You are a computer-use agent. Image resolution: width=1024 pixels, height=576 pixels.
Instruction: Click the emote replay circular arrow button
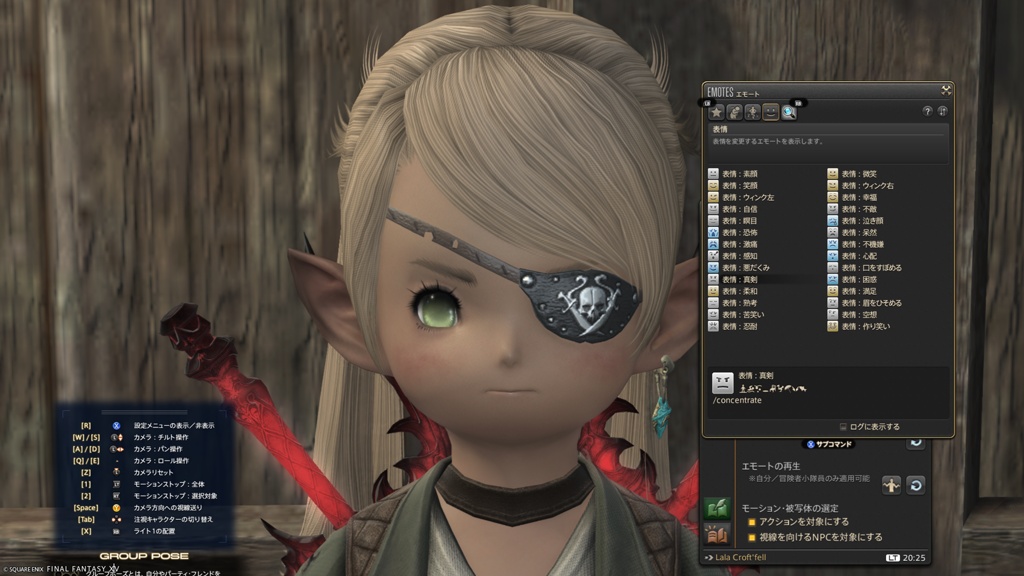point(915,484)
